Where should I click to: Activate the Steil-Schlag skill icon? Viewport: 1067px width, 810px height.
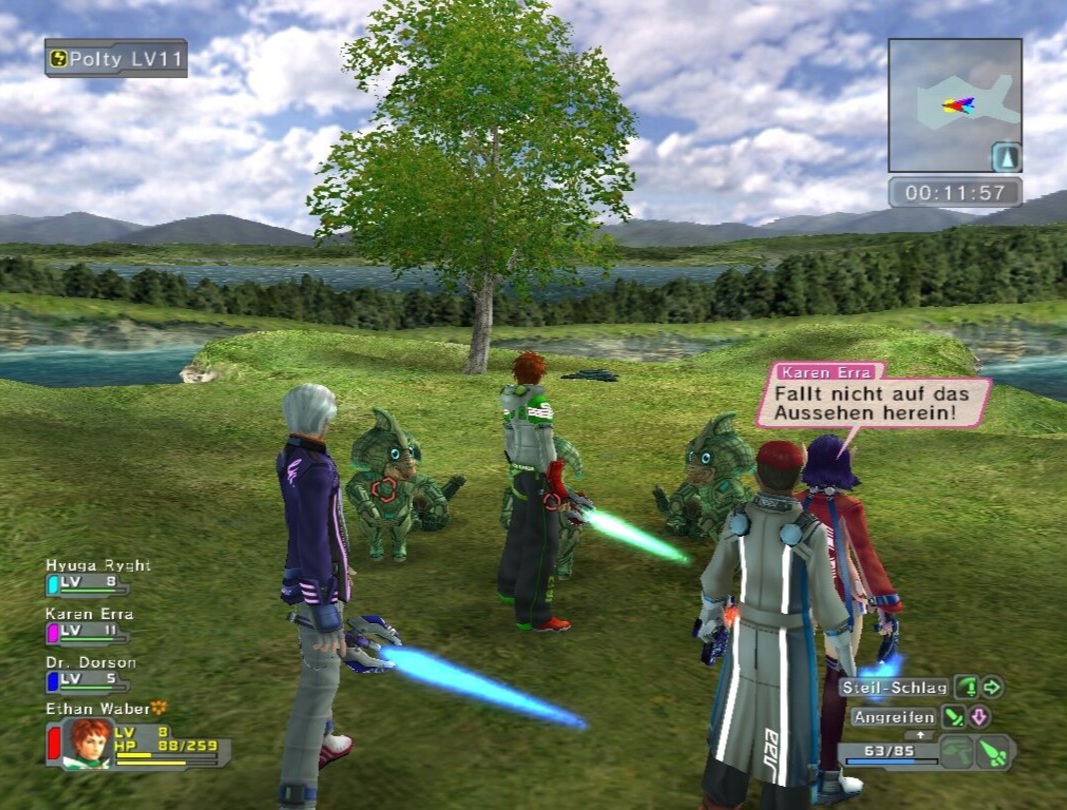[966, 687]
